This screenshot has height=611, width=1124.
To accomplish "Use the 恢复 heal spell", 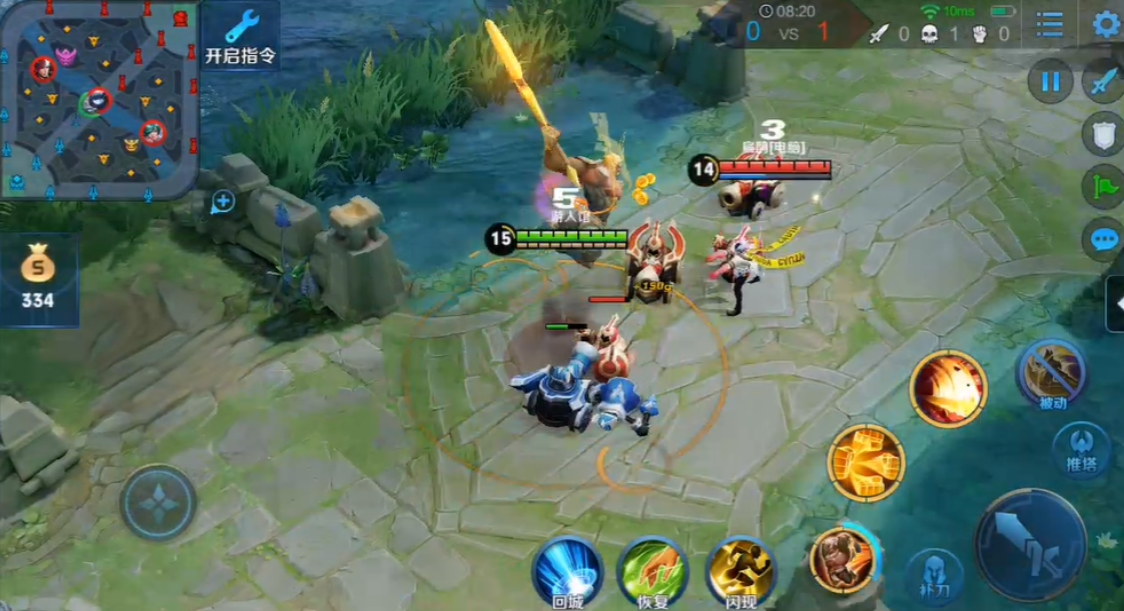I will 652,571.
